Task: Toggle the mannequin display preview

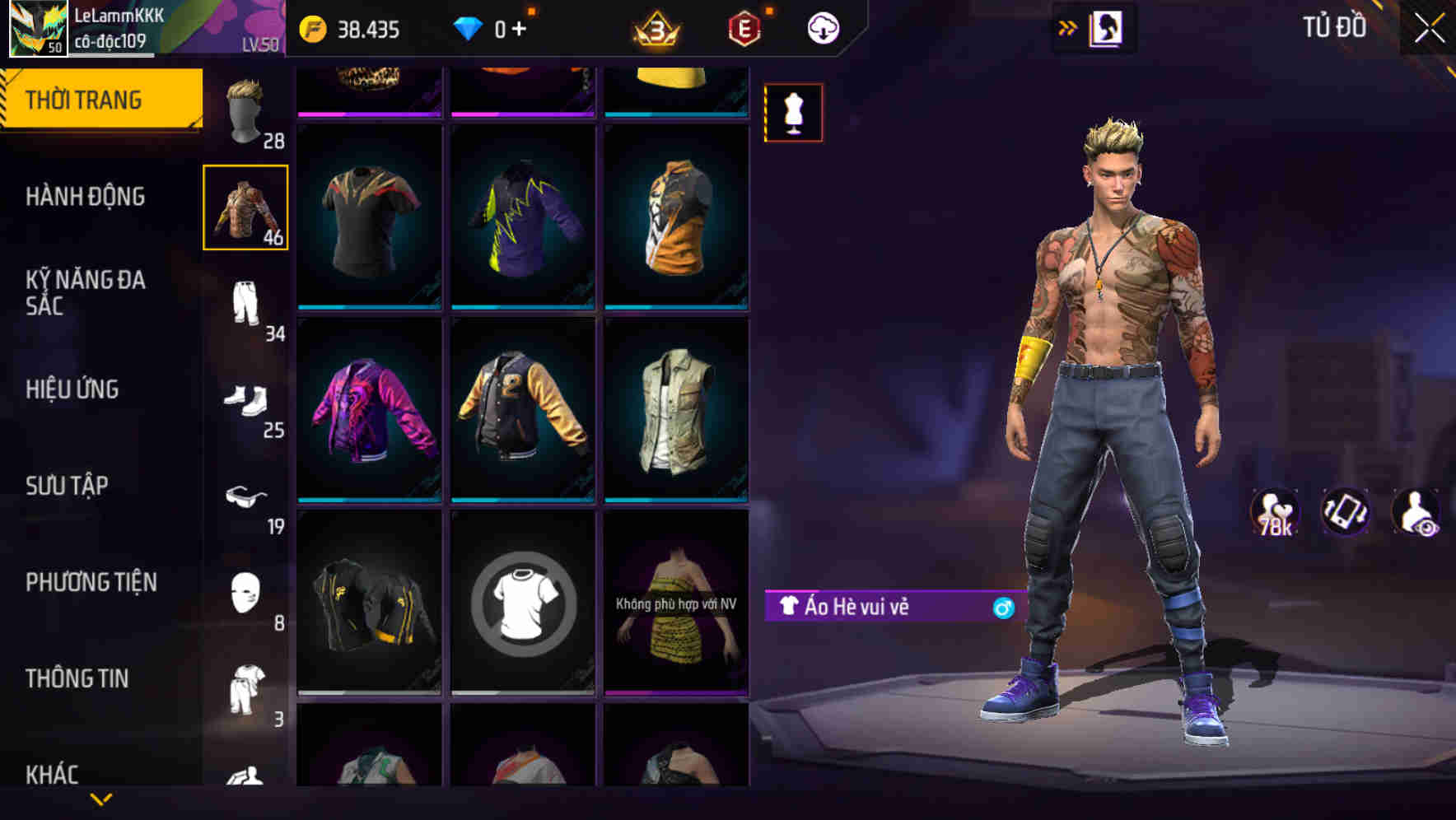Action: click(793, 113)
